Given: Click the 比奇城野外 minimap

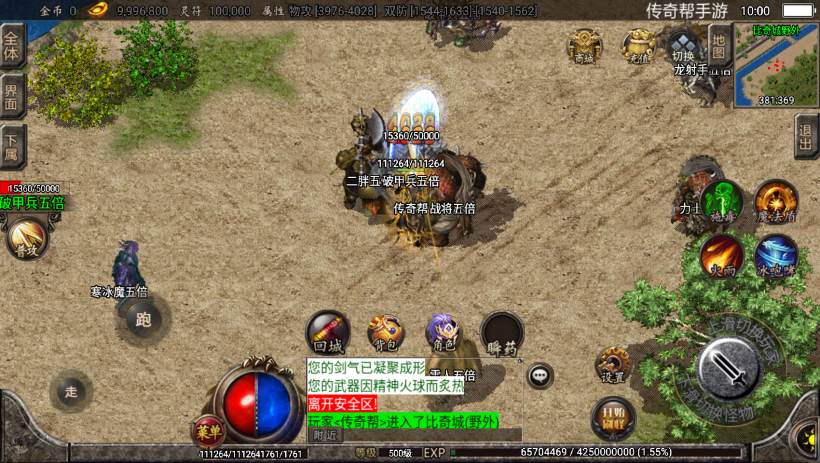Looking at the screenshot, I should pyautogui.click(x=776, y=64).
